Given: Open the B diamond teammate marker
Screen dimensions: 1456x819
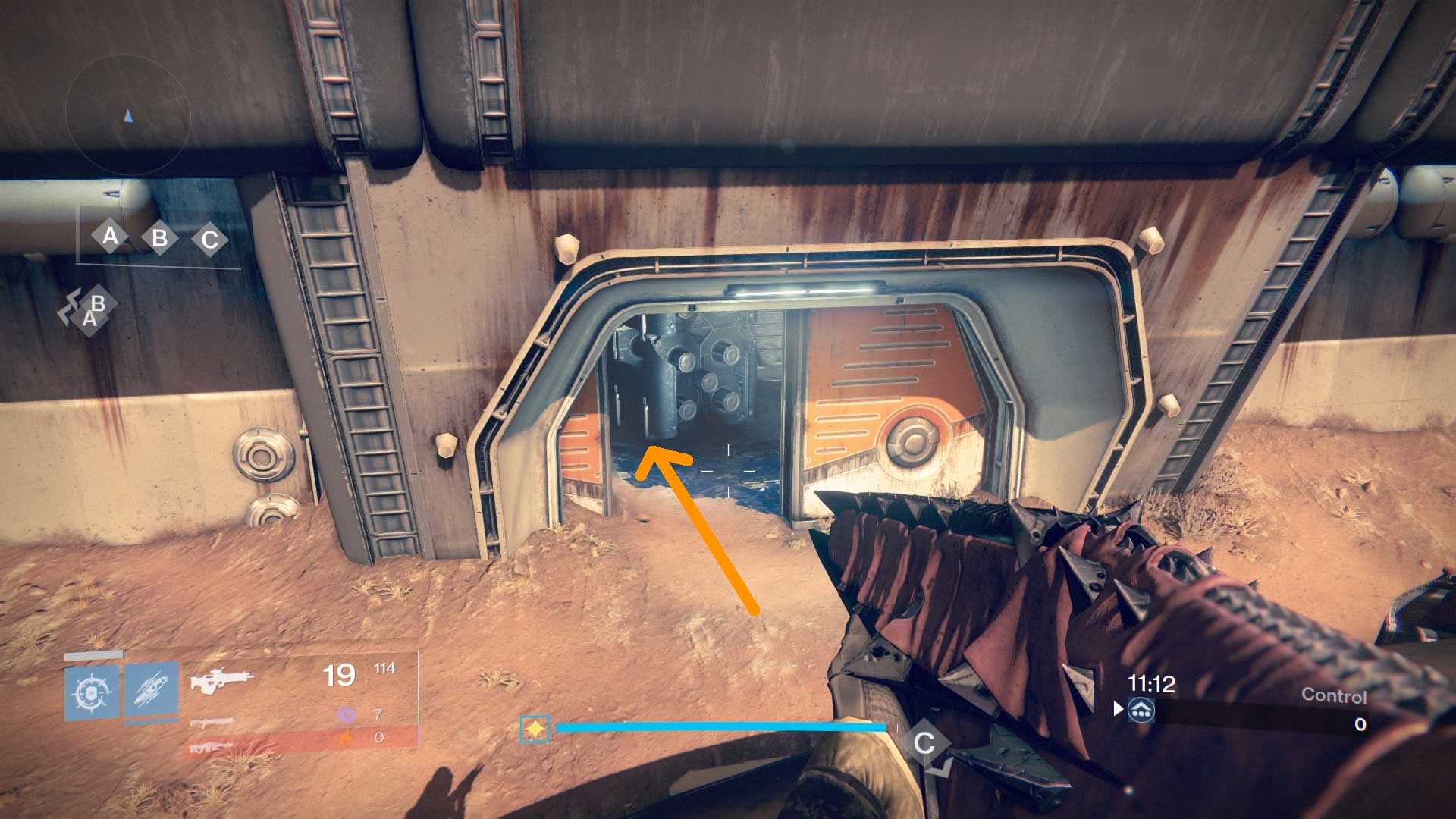Looking at the screenshot, I should click(97, 305).
